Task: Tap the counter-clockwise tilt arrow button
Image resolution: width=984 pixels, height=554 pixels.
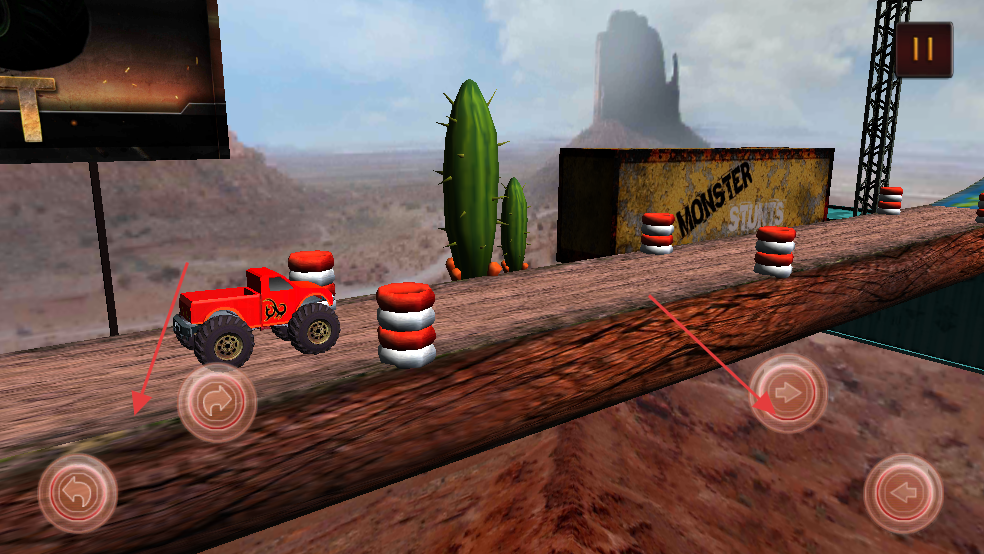Action: (77, 493)
